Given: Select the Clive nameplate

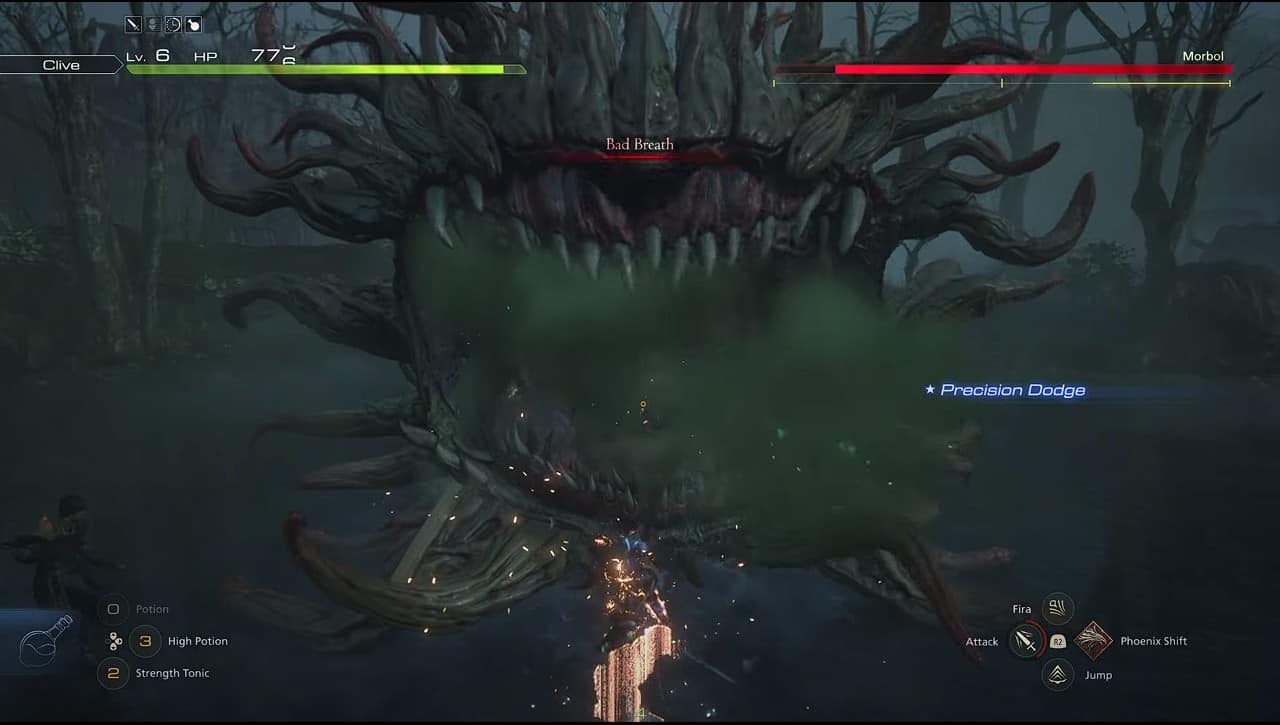Looking at the screenshot, I should 62,64.
